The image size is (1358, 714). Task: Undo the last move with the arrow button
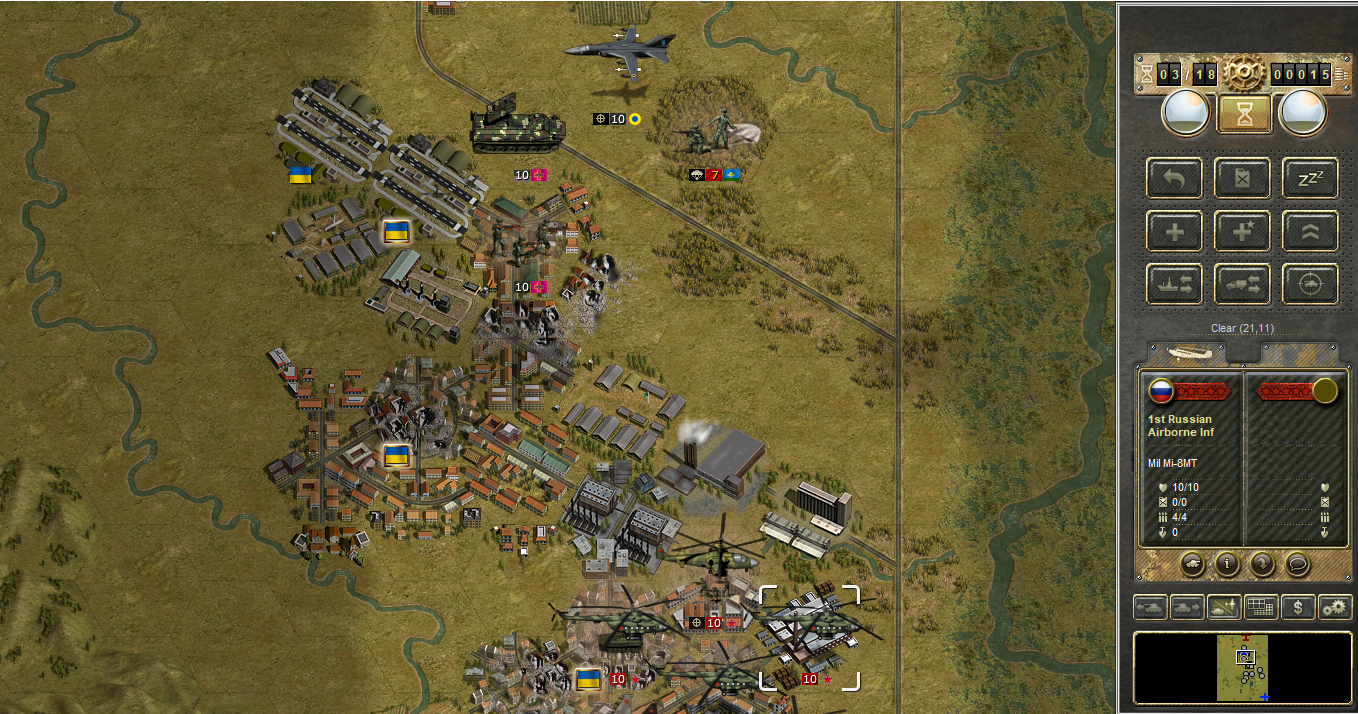pos(1175,179)
